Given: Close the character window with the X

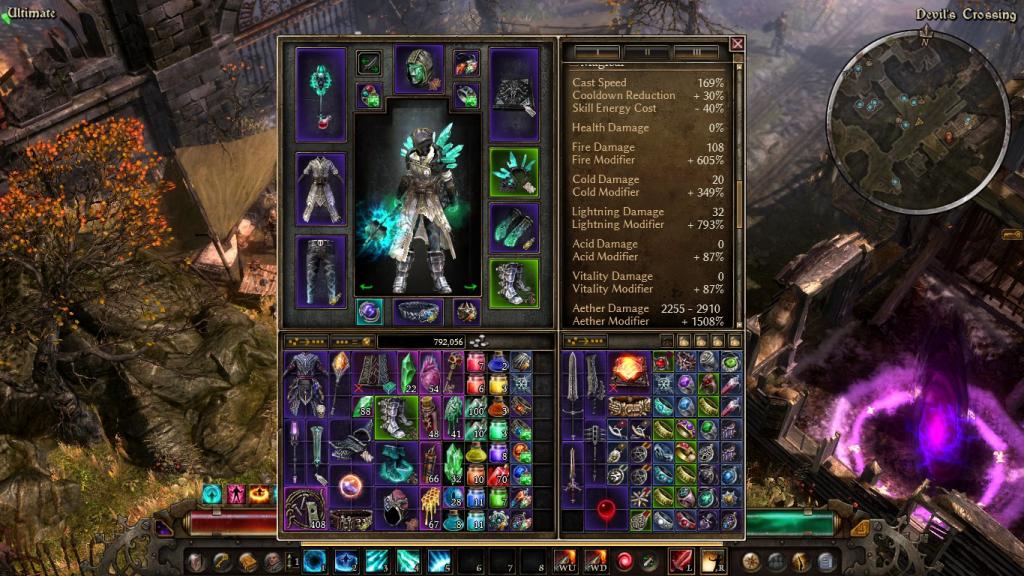Looking at the screenshot, I should pos(737,44).
